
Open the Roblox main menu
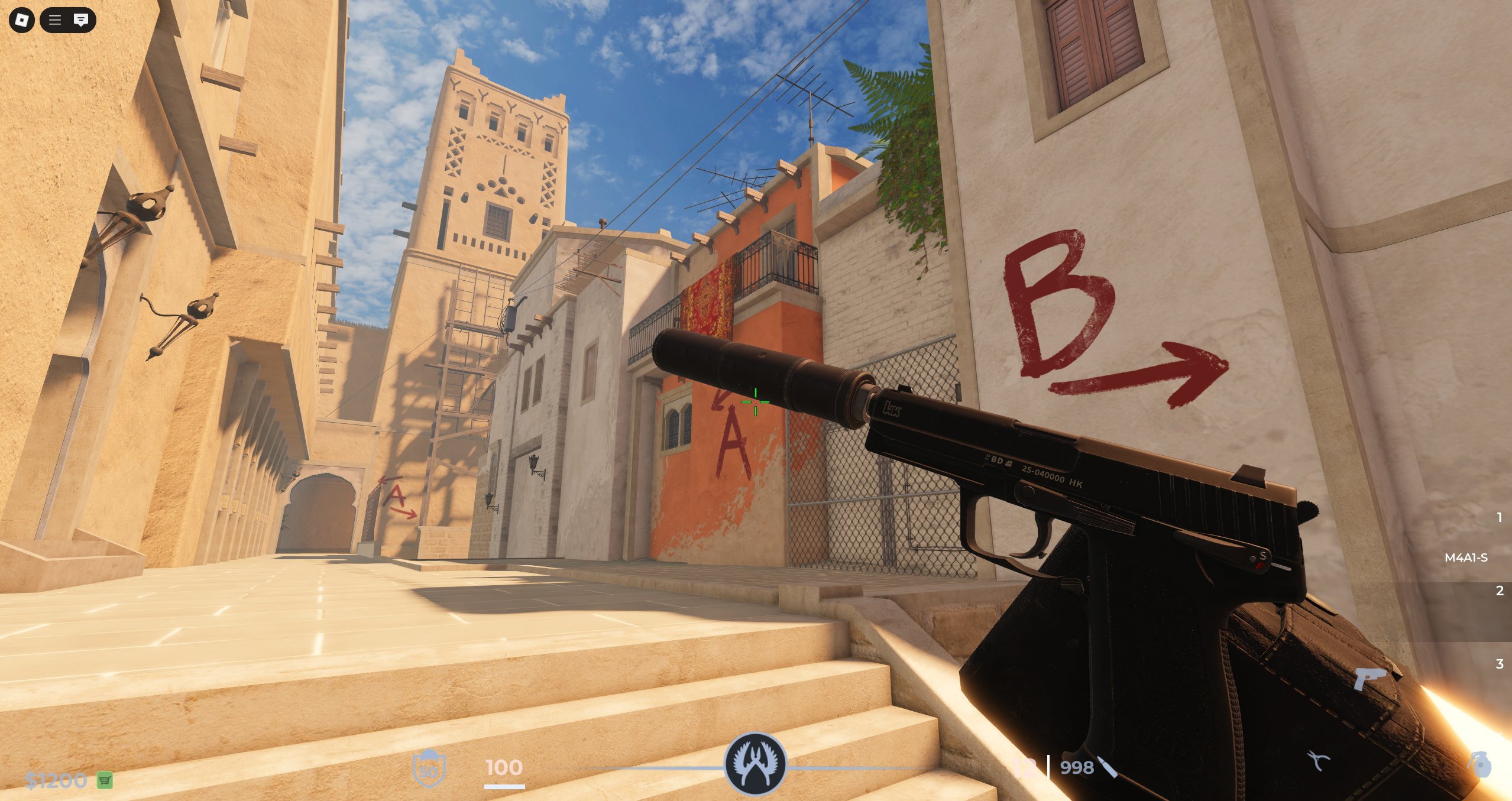[x=22, y=20]
